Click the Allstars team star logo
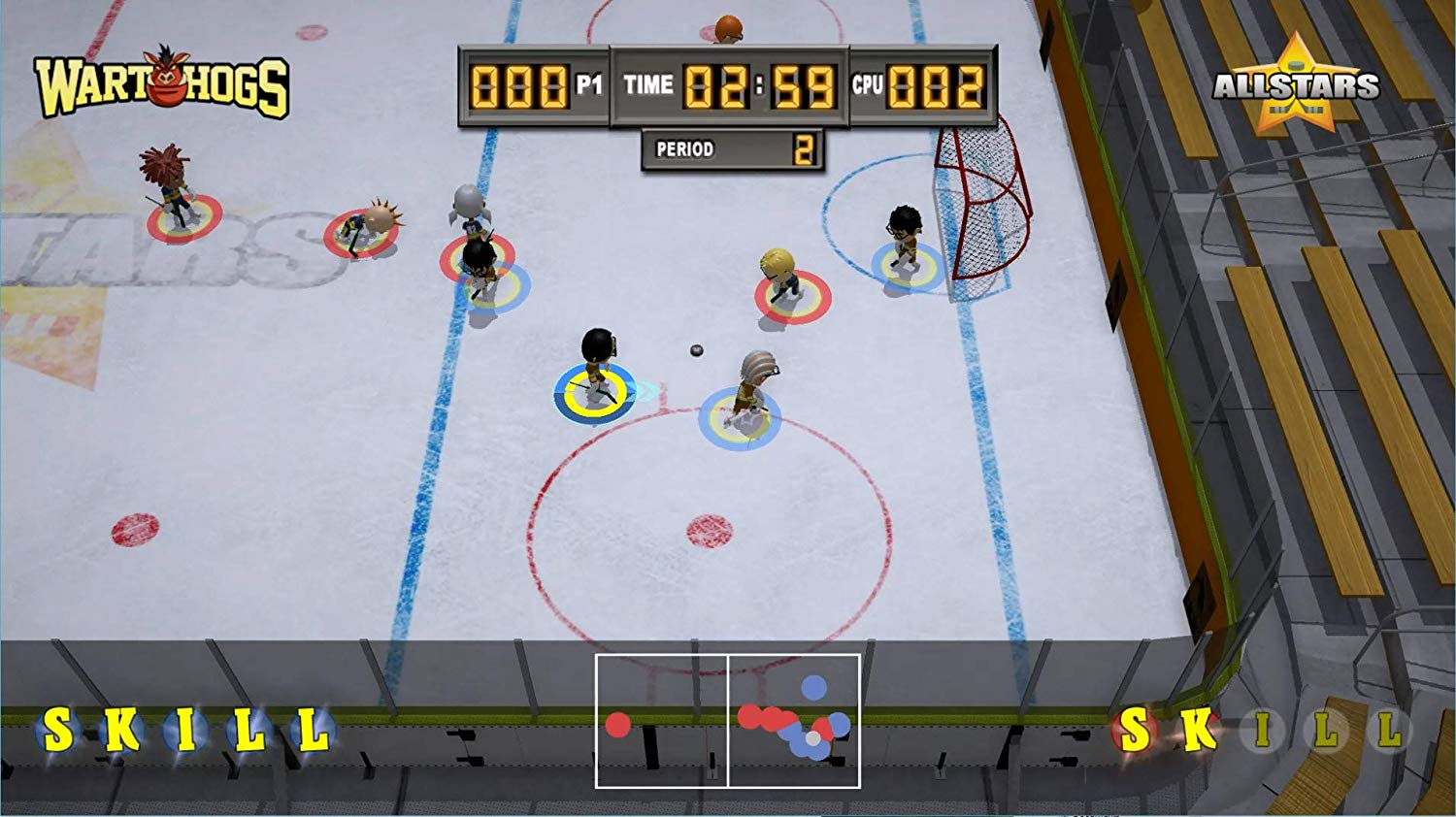The image size is (1456, 817). click(1295, 85)
